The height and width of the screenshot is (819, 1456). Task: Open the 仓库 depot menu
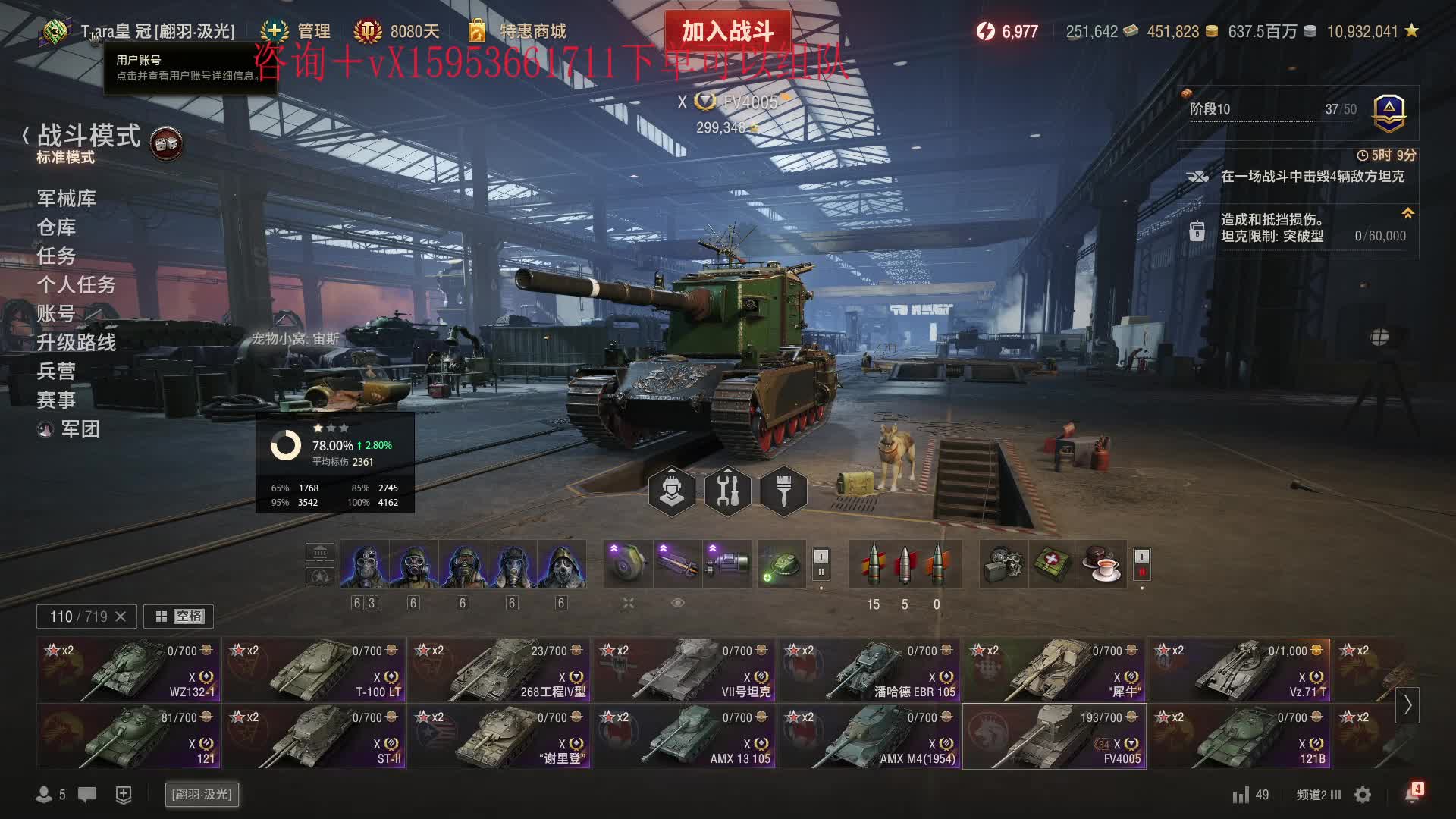click(x=57, y=227)
